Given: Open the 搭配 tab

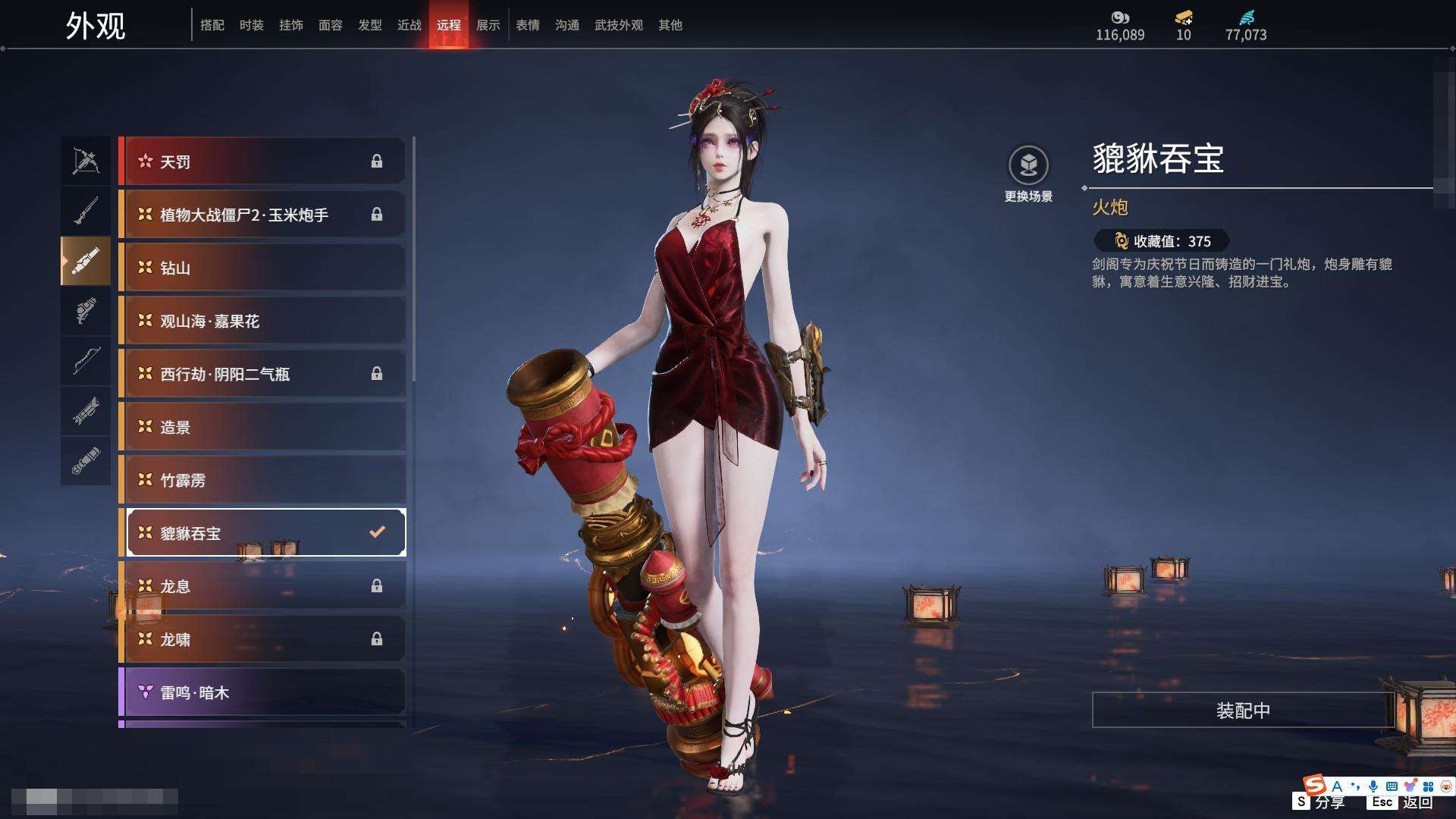Looking at the screenshot, I should click(212, 25).
